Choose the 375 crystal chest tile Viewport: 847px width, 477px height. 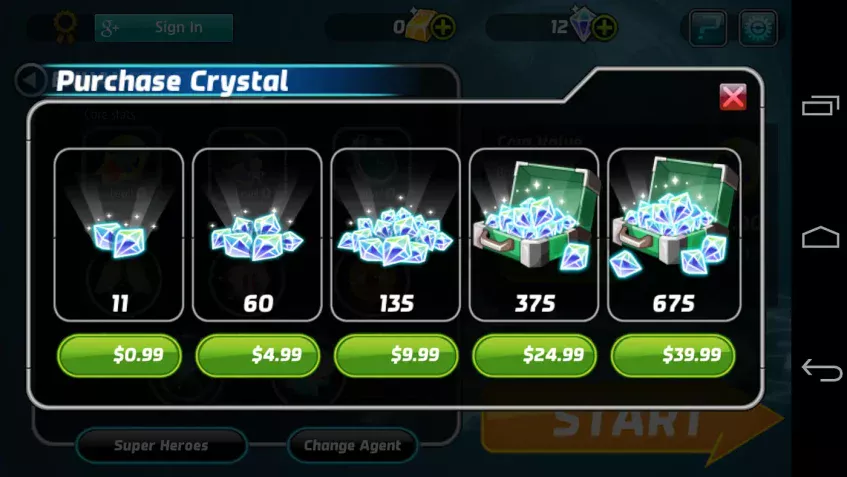[534, 235]
